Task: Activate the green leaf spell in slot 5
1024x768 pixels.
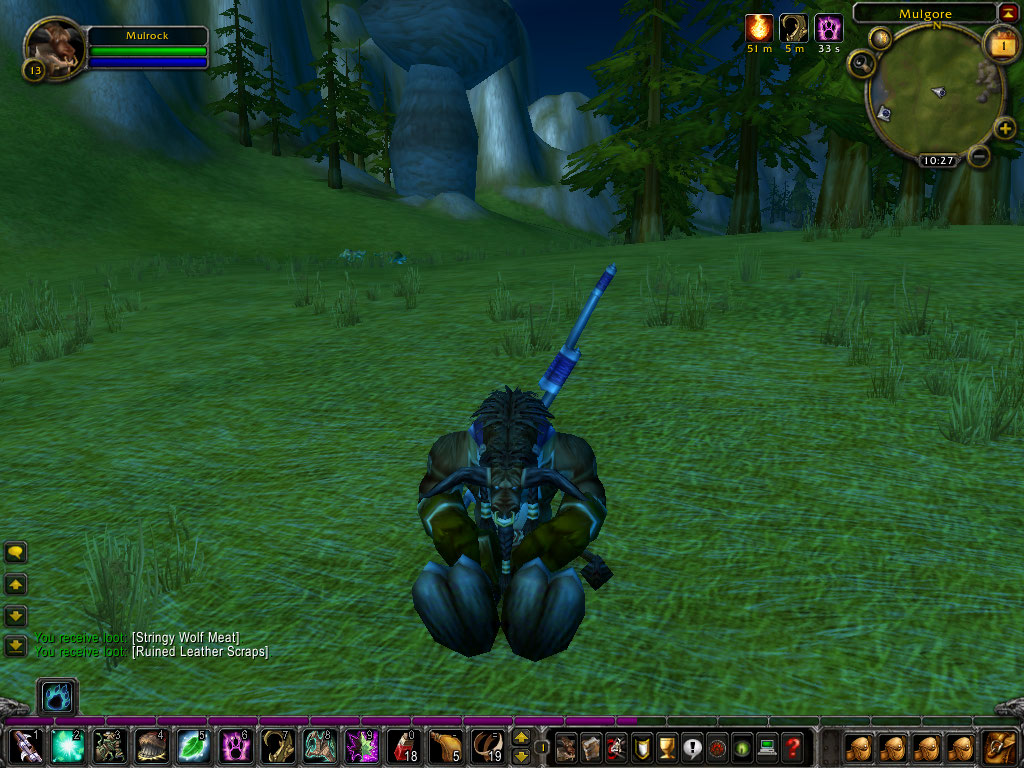Action: point(193,746)
